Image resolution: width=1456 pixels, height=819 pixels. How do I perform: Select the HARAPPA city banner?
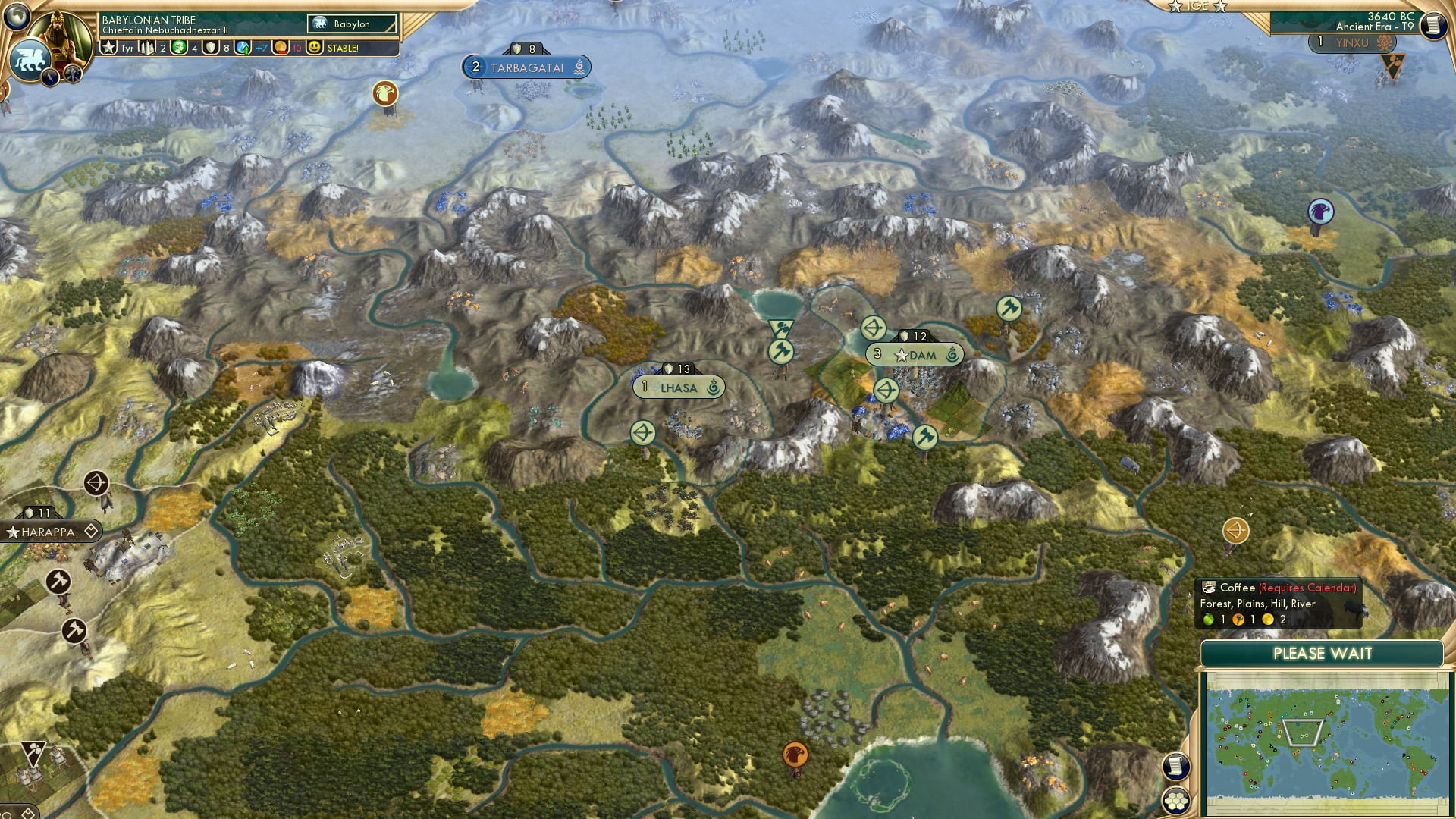click(x=48, y=532)
